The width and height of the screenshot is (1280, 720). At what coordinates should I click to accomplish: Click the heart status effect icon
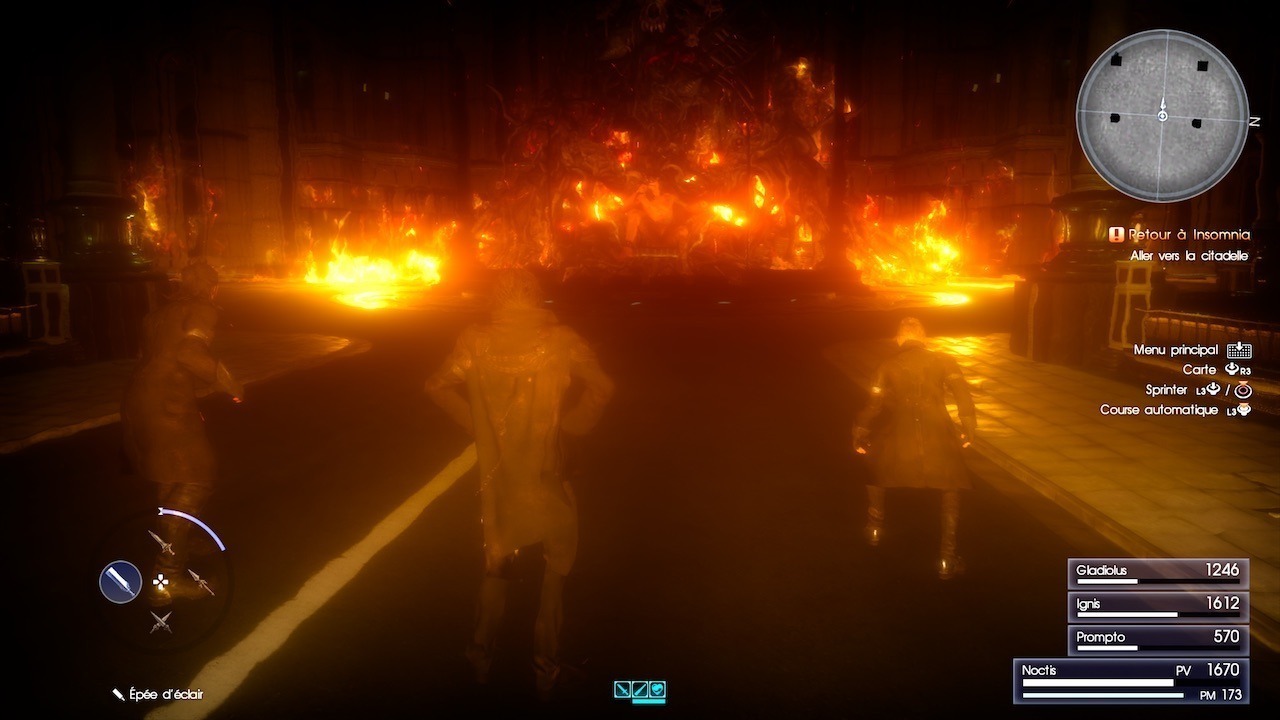pos(657,689)
